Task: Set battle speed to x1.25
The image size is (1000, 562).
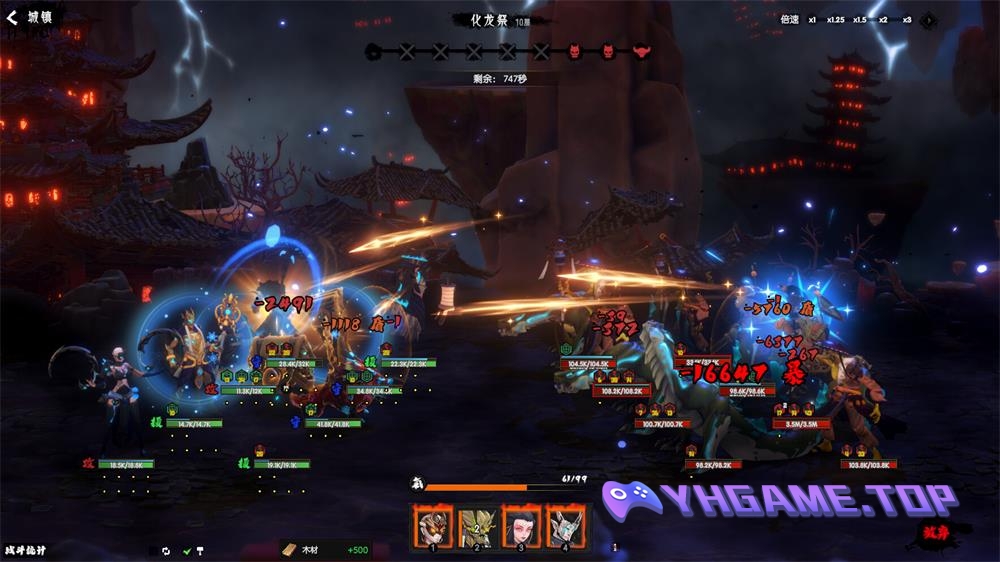Action: [x=835, y=19]
